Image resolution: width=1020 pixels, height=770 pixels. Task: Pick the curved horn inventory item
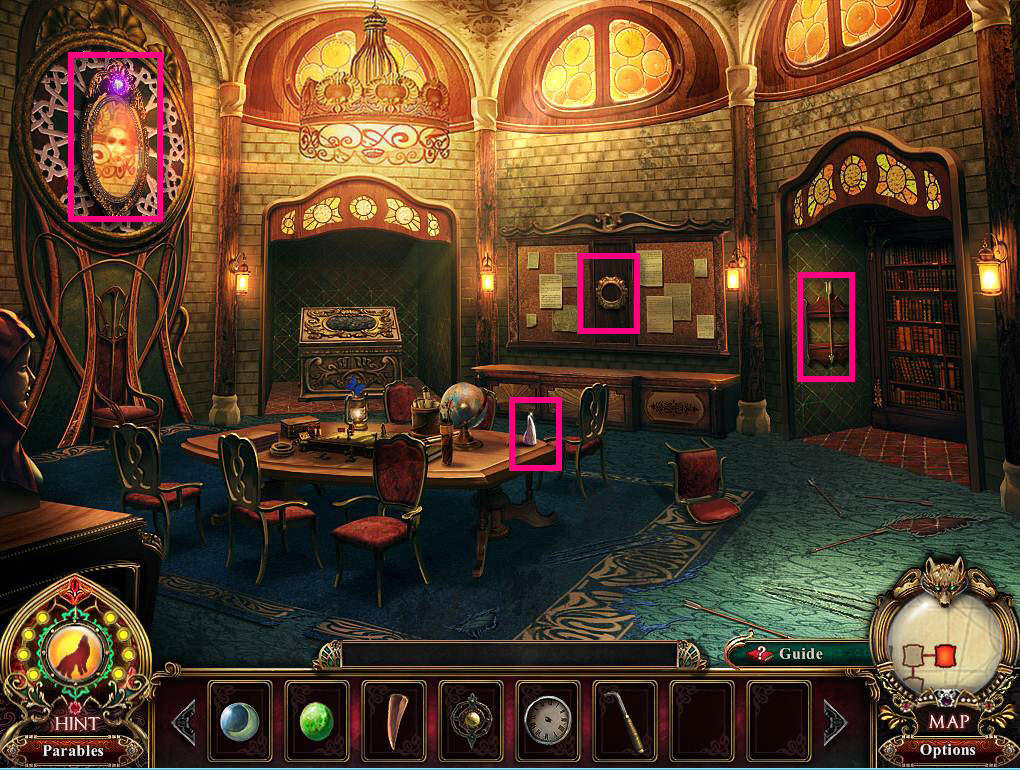coord(394,719)
